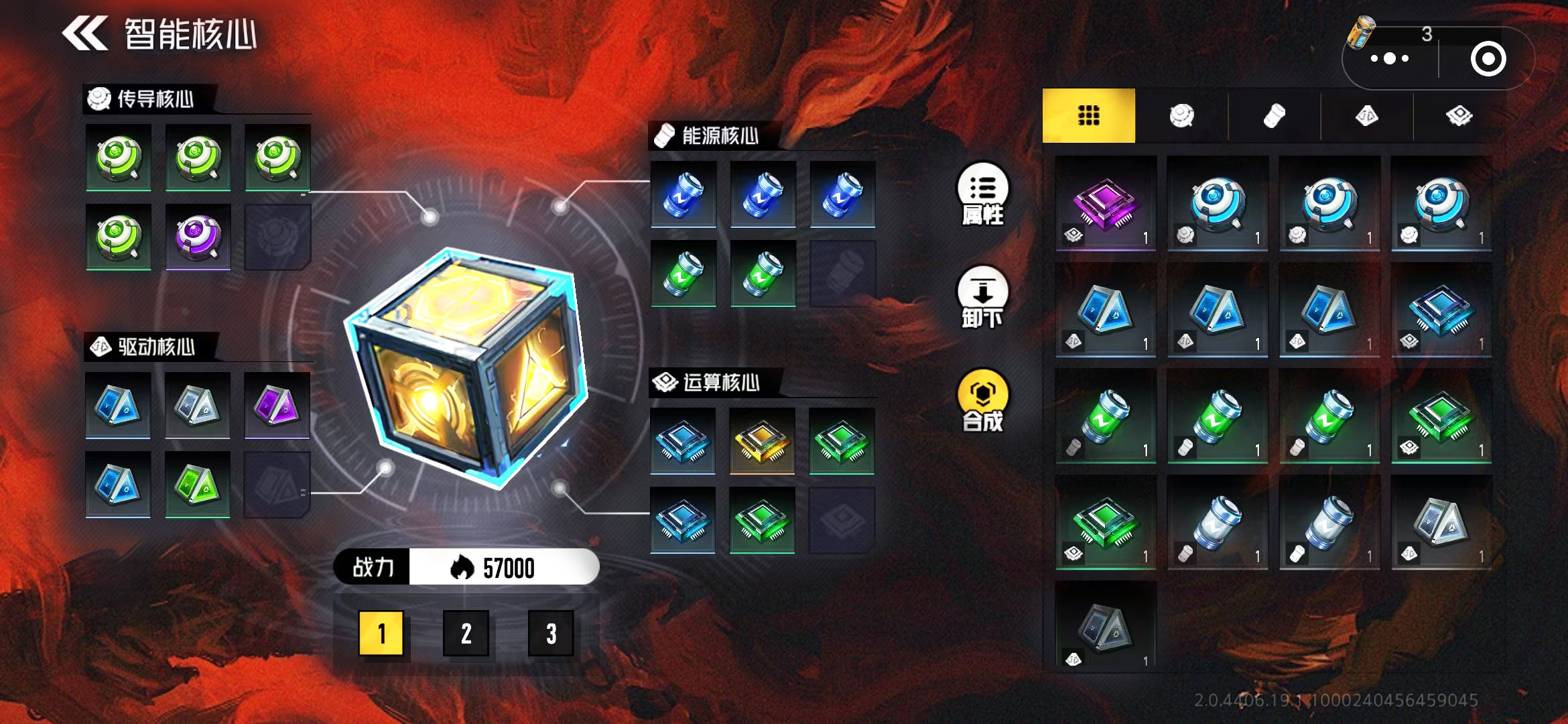Open the 属性 attributes panel
The image size is (1568, 724).
(982, 194)
